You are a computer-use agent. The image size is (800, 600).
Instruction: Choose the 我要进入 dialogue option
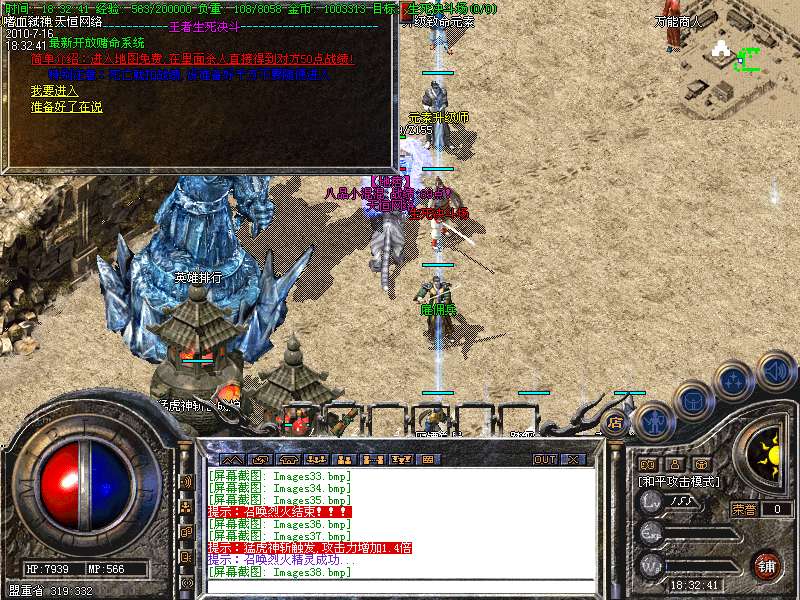54,91
